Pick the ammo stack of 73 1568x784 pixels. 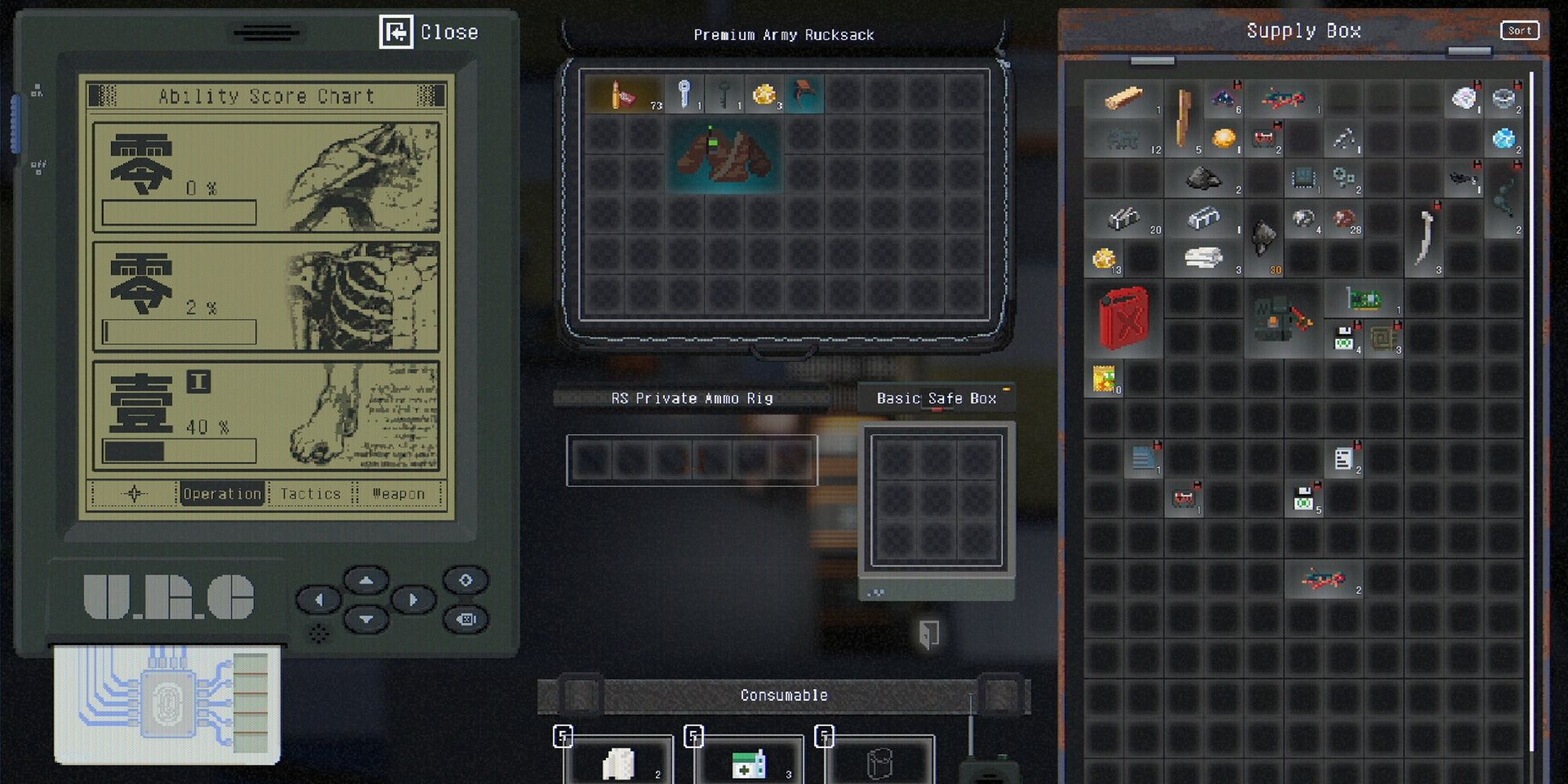(625, 95)
